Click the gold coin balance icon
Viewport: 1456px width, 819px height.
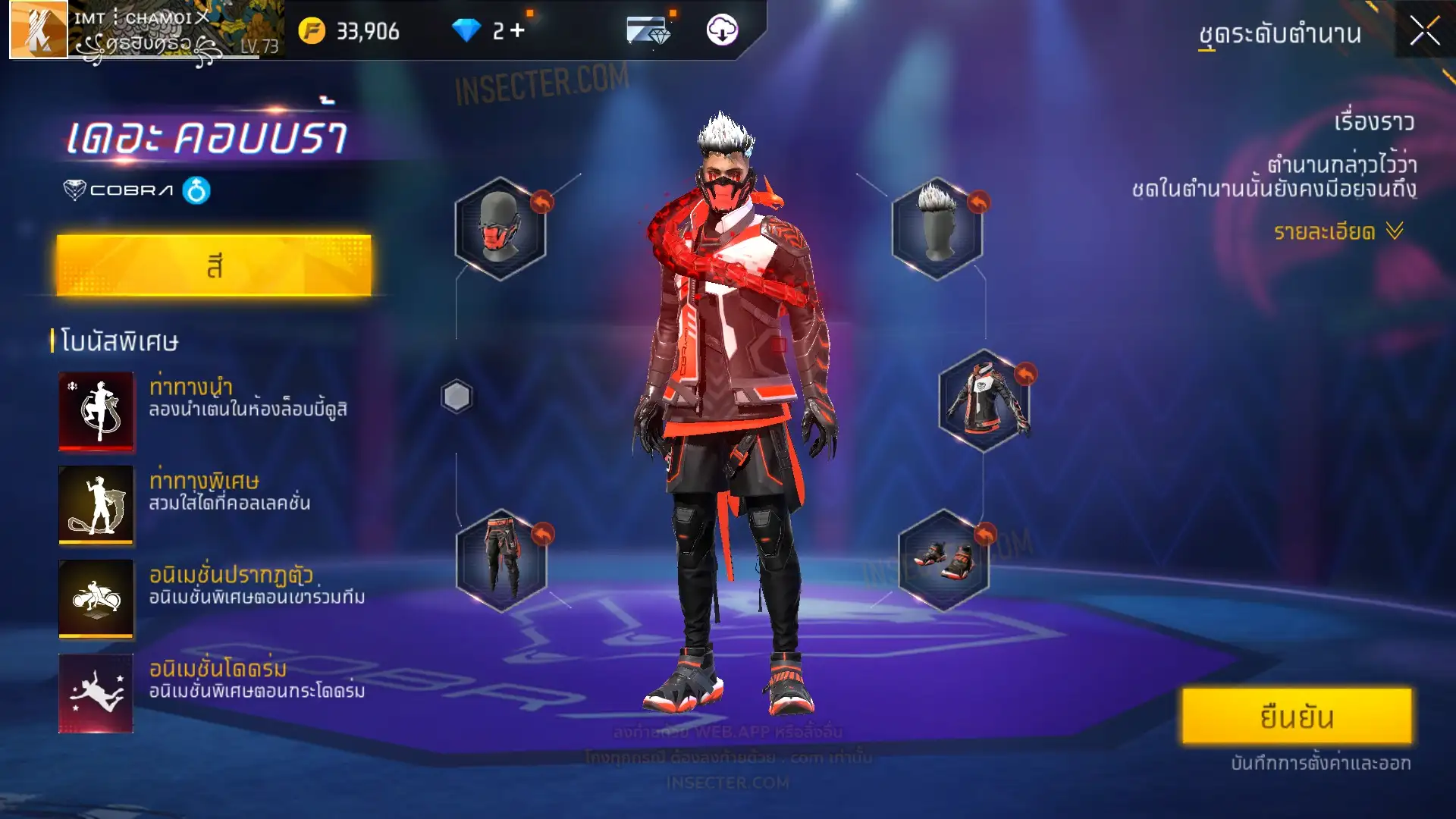coord(312,30)
